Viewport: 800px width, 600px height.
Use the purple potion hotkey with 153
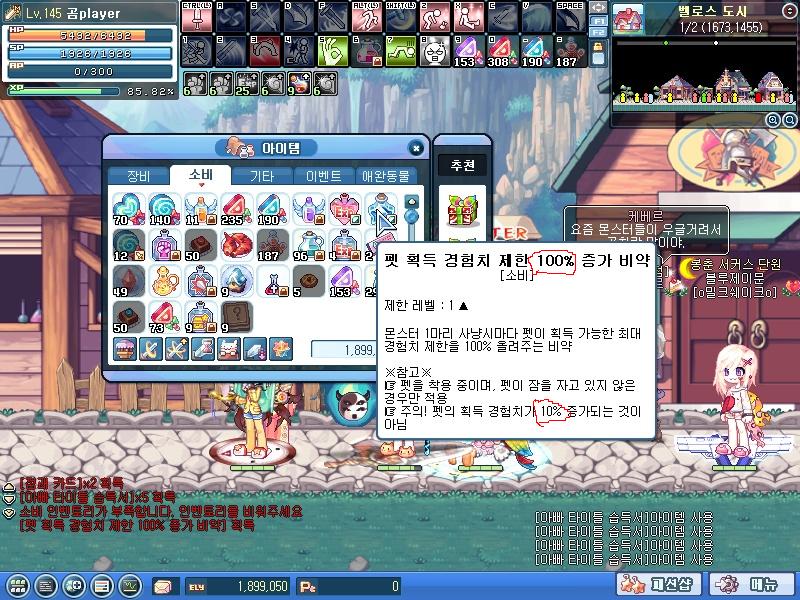point(466,49)
